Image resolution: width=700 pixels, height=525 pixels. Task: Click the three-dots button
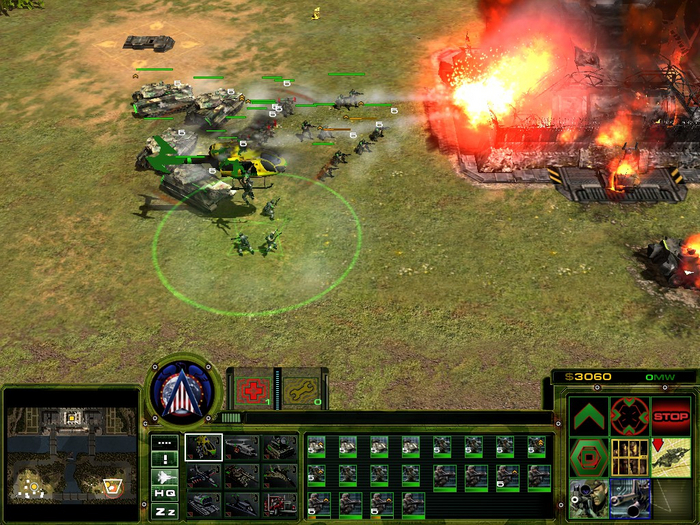(165, 442)
